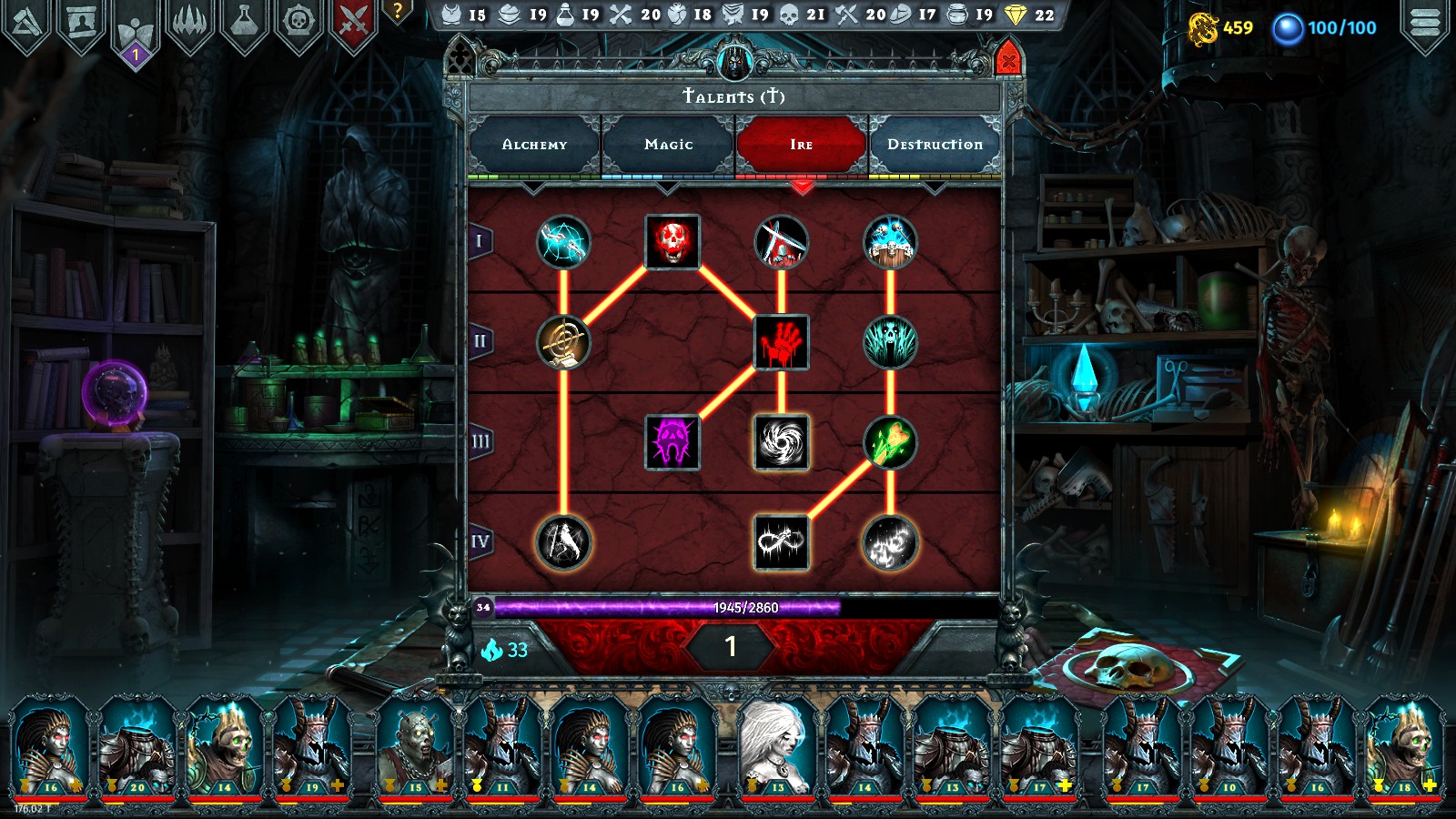Expand the red arrow below the Ire tab
This screenshot has height=819, width=1456.
pos(802,188)
